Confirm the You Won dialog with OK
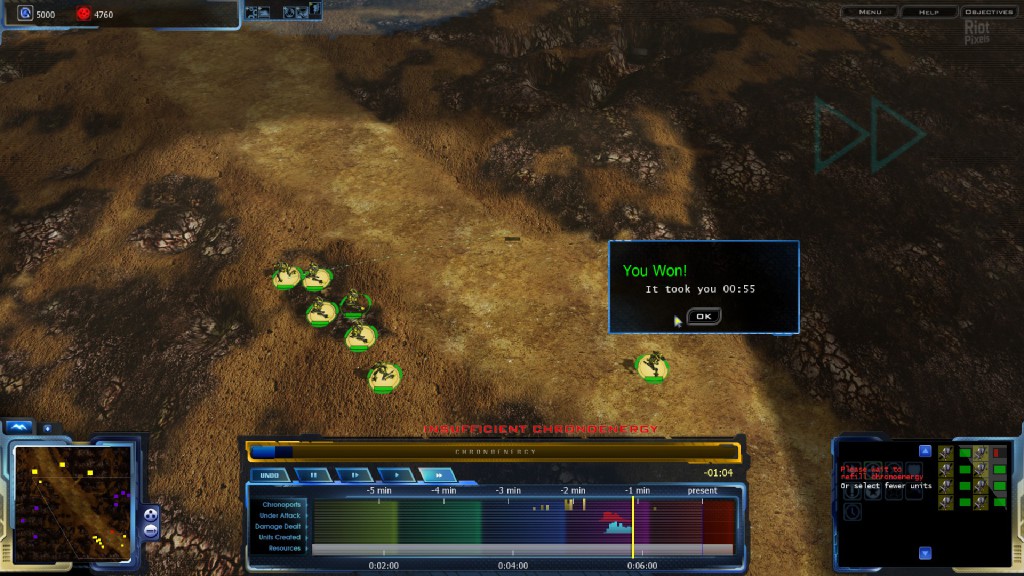This screenshot has height=576, width=1024. [x=703, y=316]
